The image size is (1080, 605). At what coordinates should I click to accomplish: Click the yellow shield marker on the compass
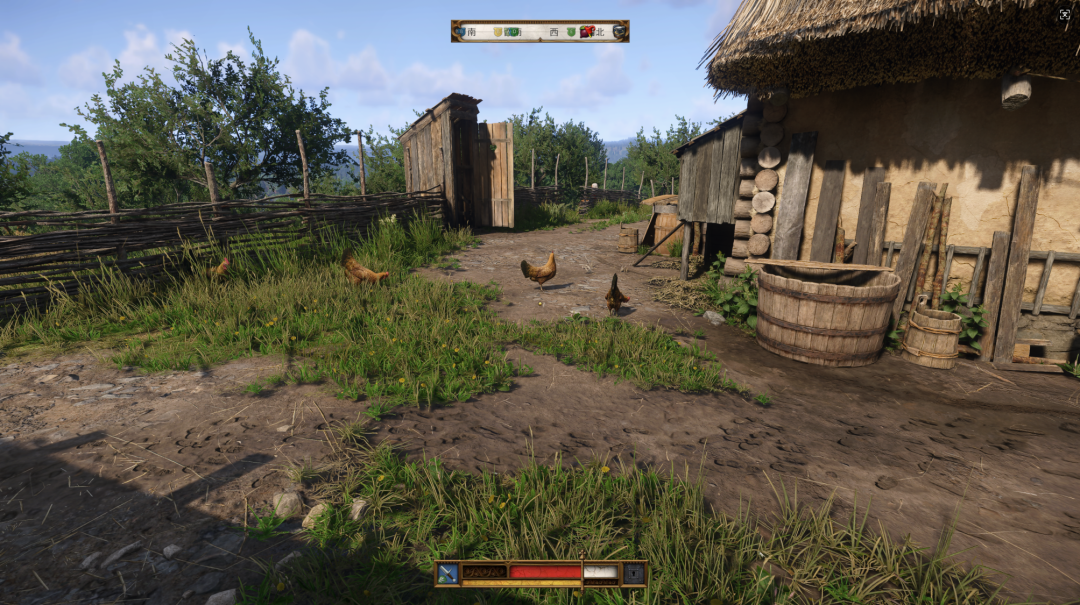click(500, 31)
